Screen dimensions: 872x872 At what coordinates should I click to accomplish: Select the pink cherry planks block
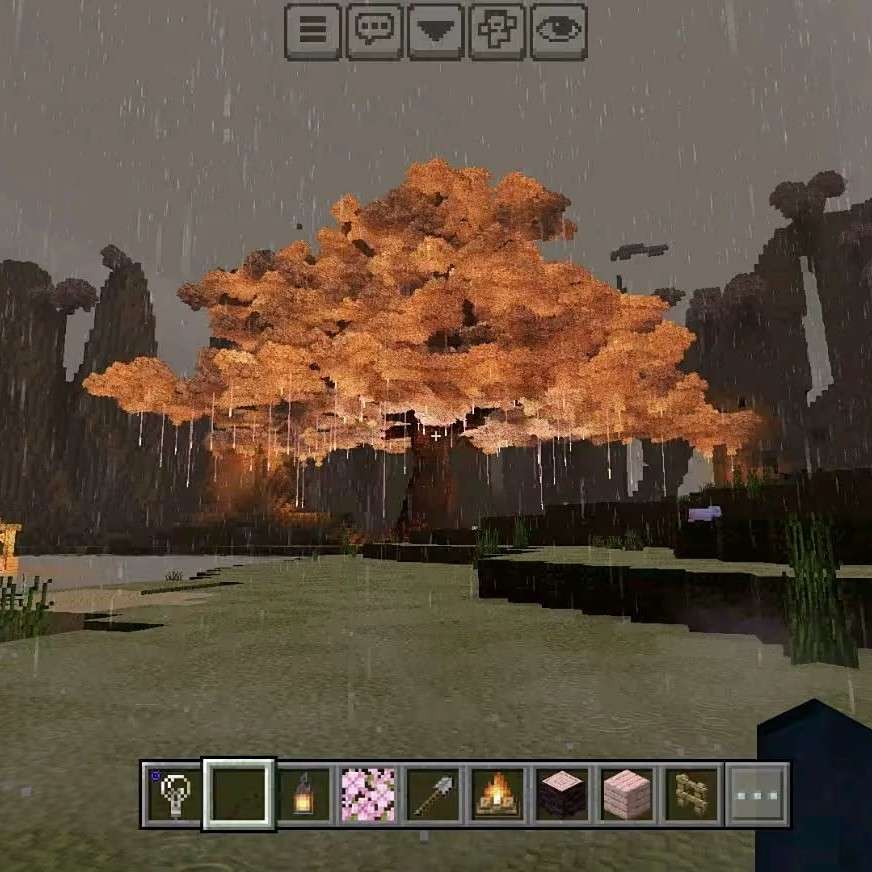click(628, 795)
